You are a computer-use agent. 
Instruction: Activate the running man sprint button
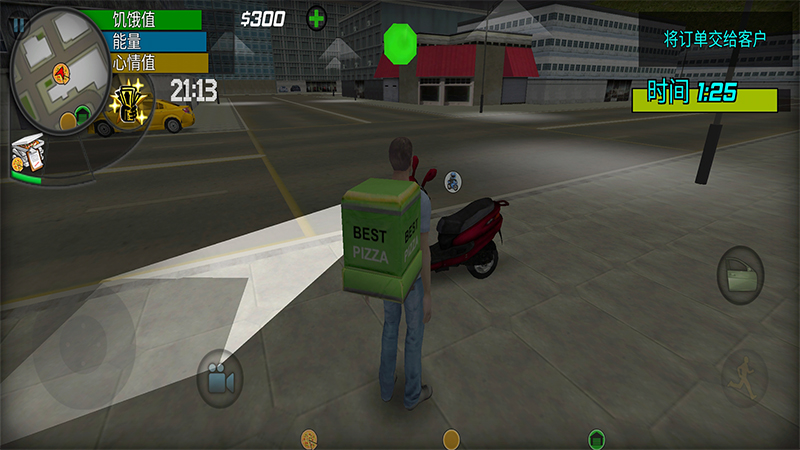744,378
